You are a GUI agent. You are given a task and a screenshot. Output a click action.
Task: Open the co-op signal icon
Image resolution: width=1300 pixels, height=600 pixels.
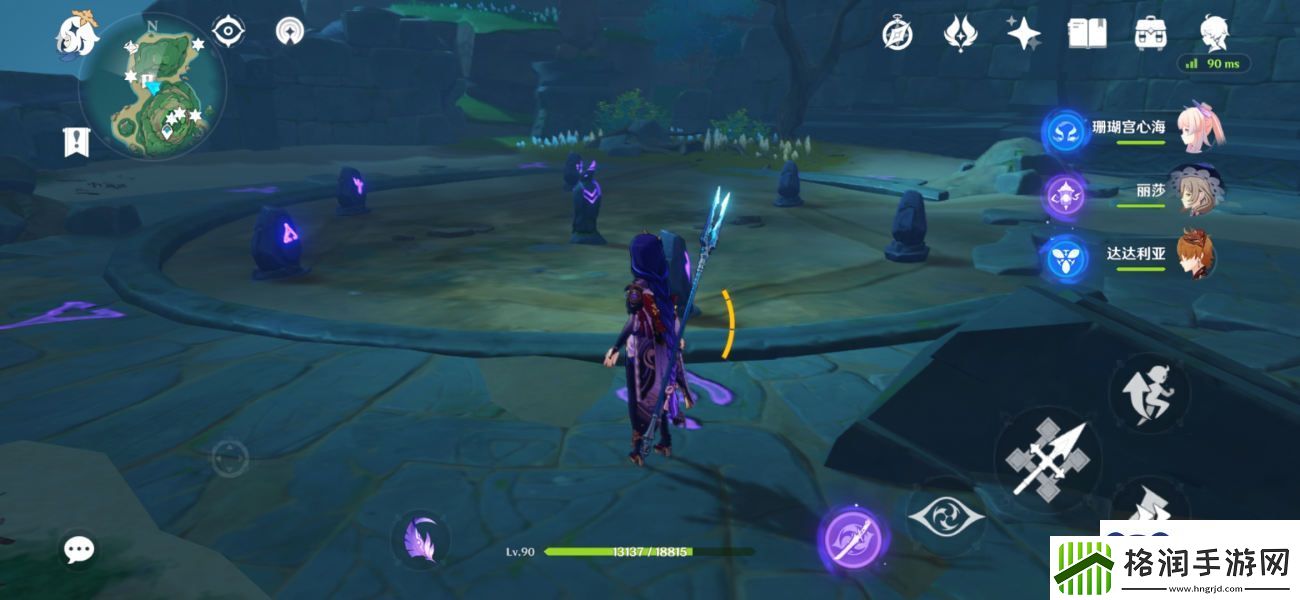290,32
